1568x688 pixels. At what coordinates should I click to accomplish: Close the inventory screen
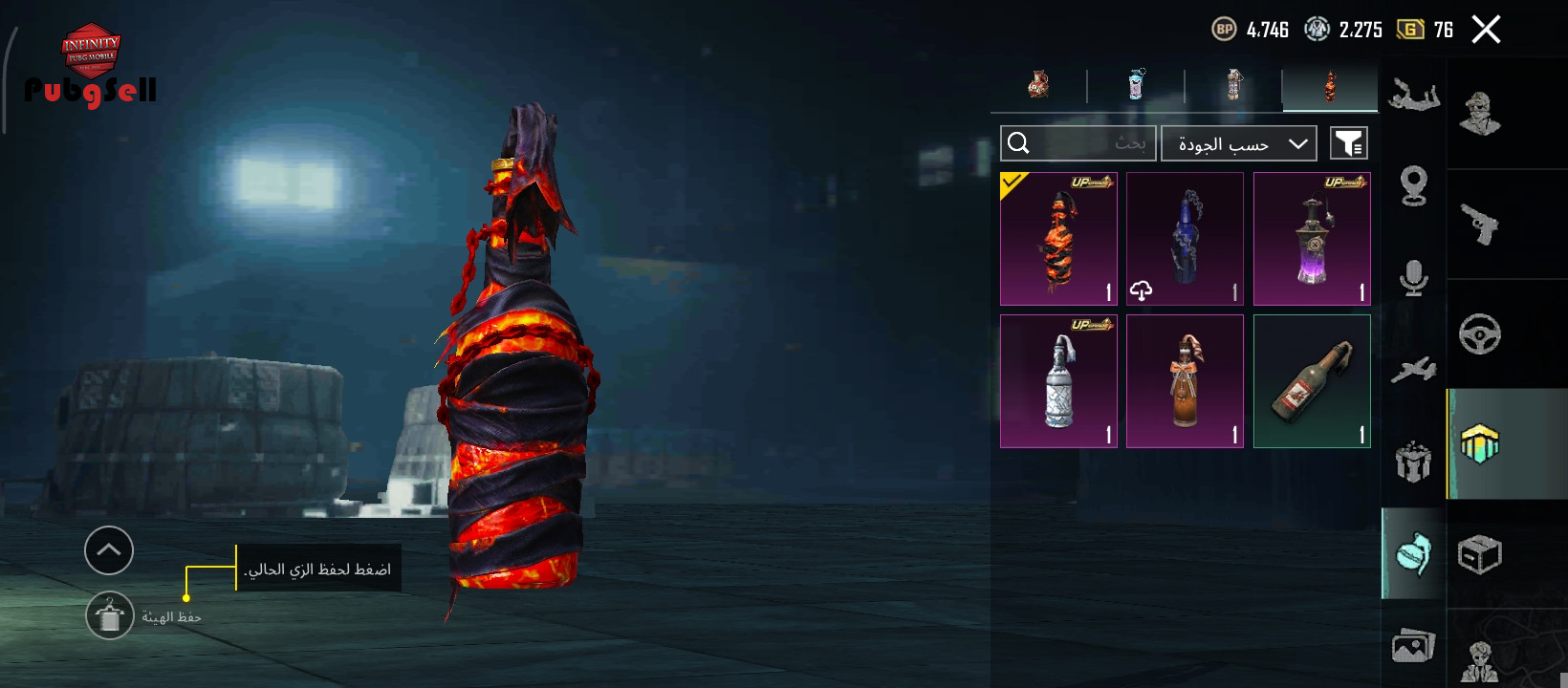[x=1486, y=30]
